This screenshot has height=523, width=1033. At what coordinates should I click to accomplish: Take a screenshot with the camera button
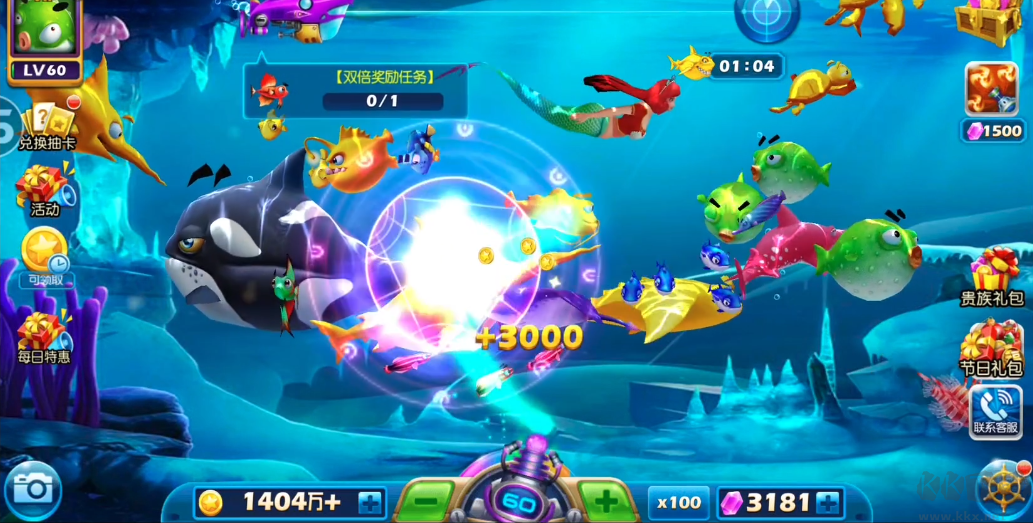(33, 490)
